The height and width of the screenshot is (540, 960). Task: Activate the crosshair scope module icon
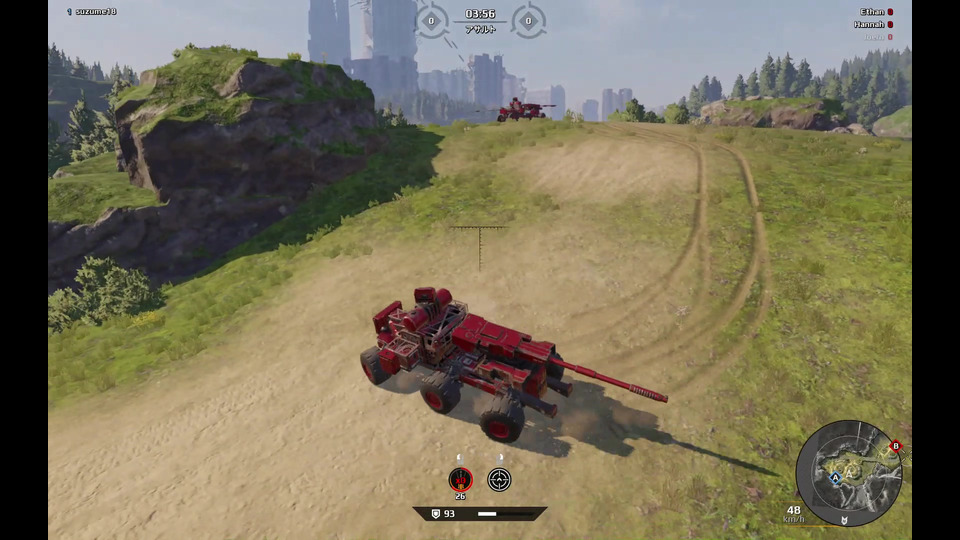(499, 479)
